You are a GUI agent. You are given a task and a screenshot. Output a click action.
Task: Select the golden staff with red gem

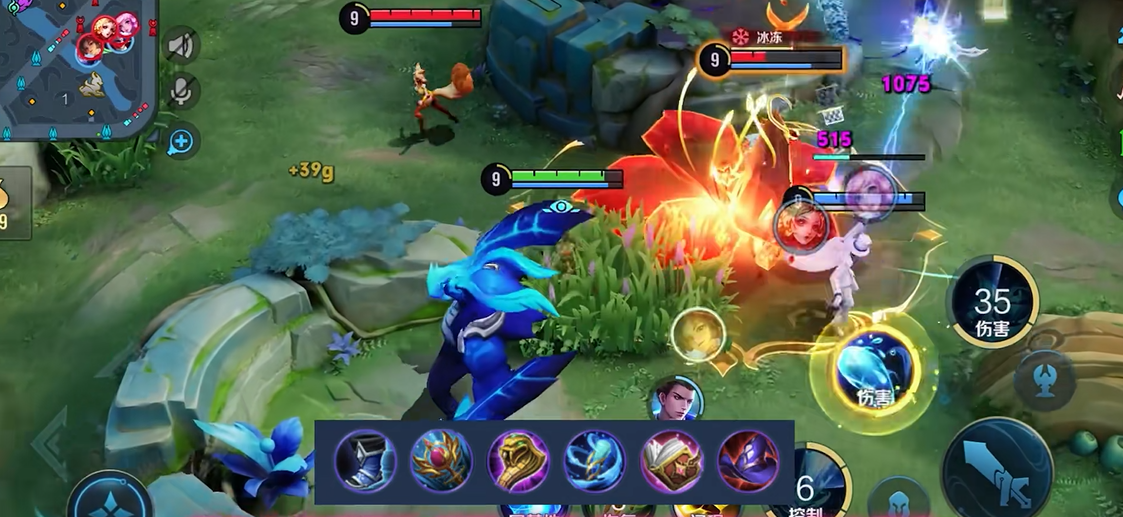click(441, 461)
